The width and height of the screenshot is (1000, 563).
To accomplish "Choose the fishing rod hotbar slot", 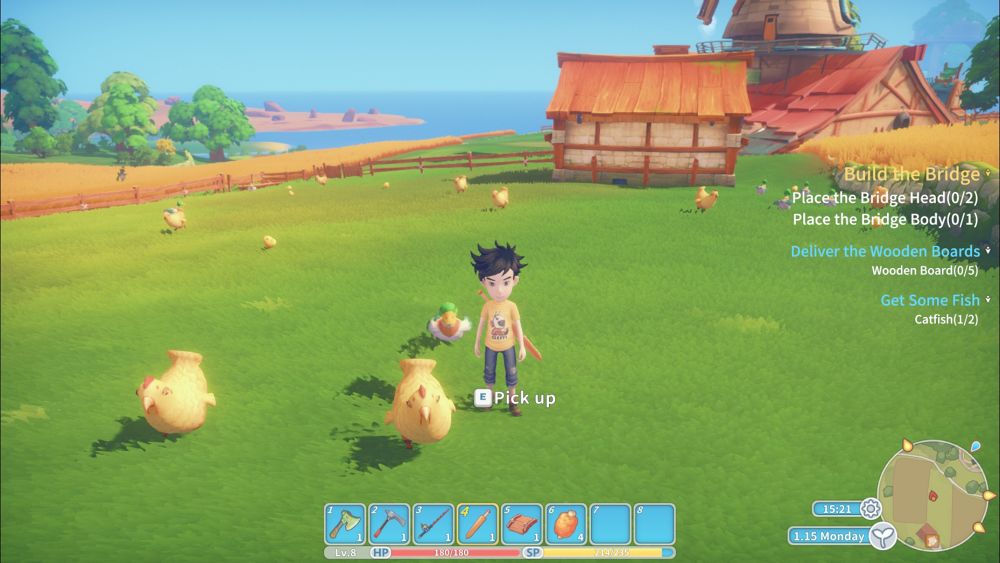I will tap(433, 523).
